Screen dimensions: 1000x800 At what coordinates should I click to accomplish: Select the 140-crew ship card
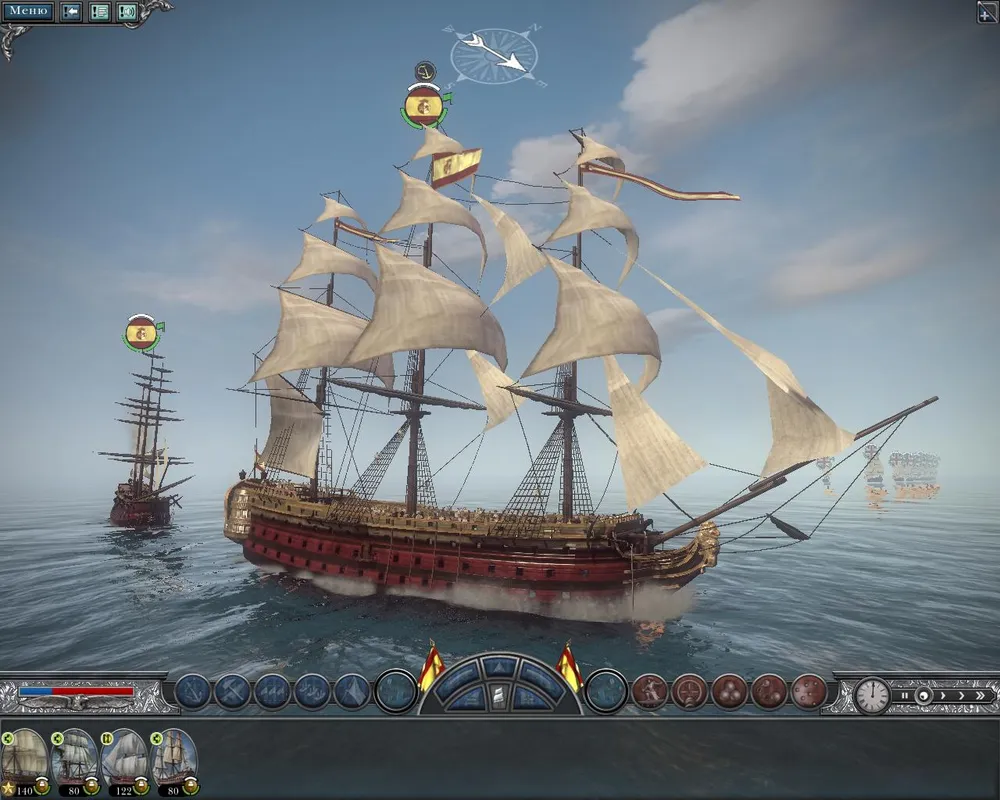(x=24, y=758)
